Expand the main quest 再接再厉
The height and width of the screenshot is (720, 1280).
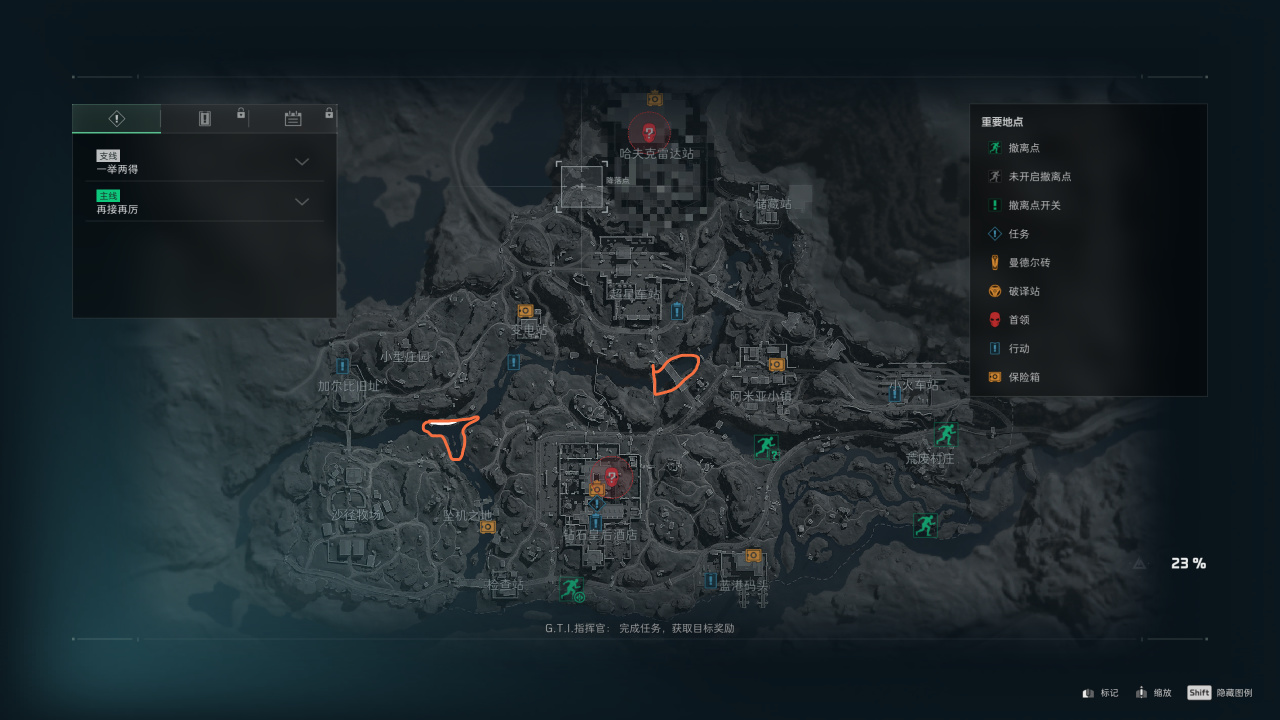point(301,202)
